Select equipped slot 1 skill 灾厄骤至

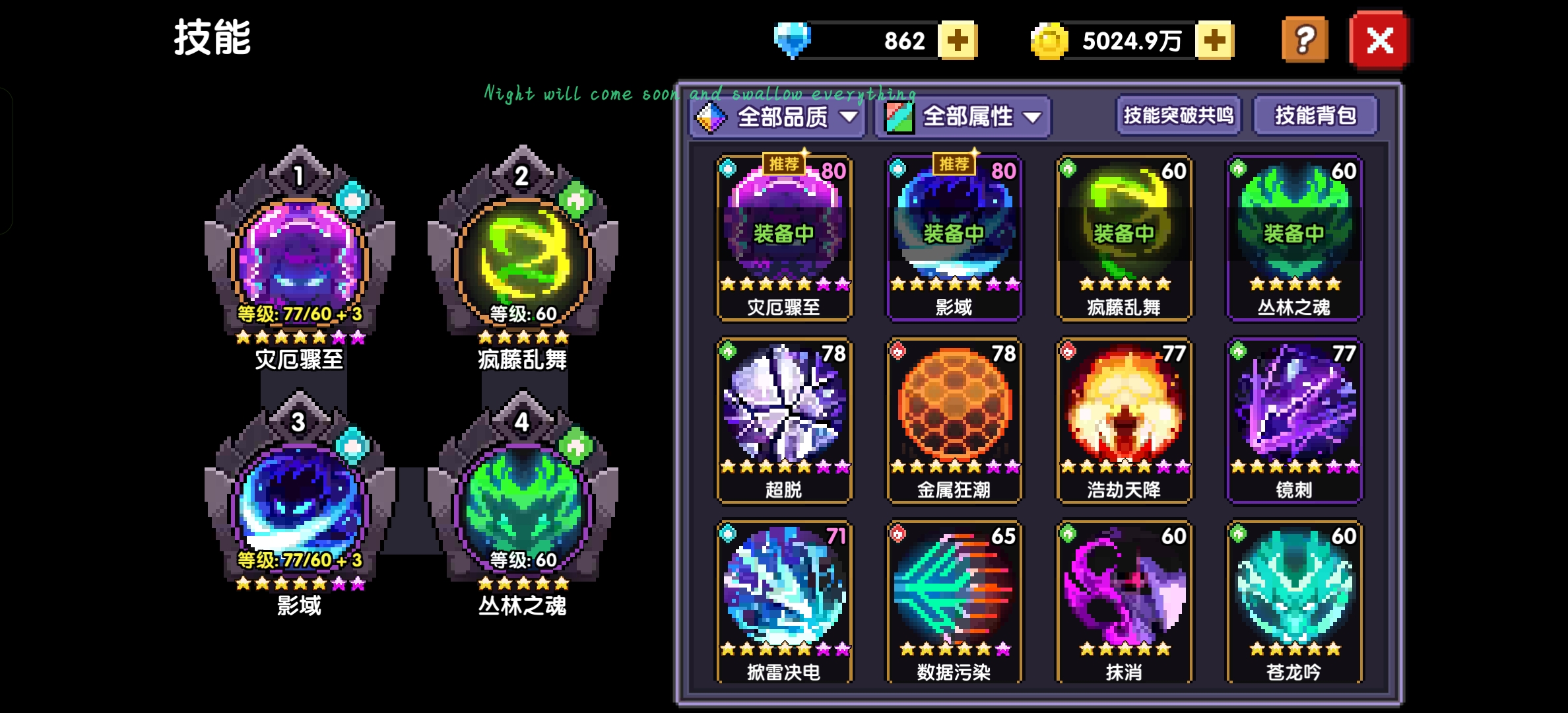pos(300,259)
